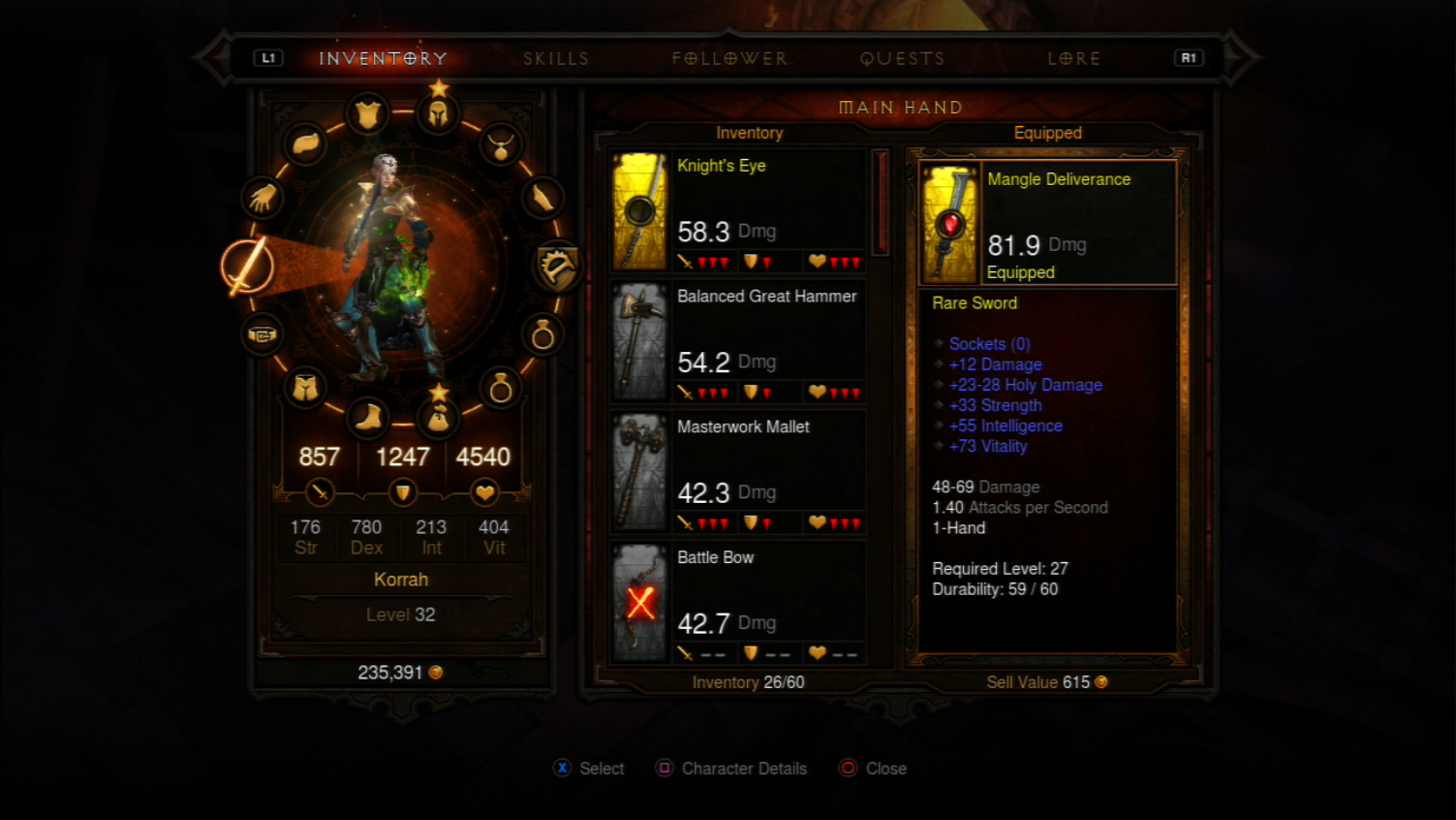Select the main hand sword slot
The width and height of the screenshot is (1456, 820).
click(x=246, y=266)
